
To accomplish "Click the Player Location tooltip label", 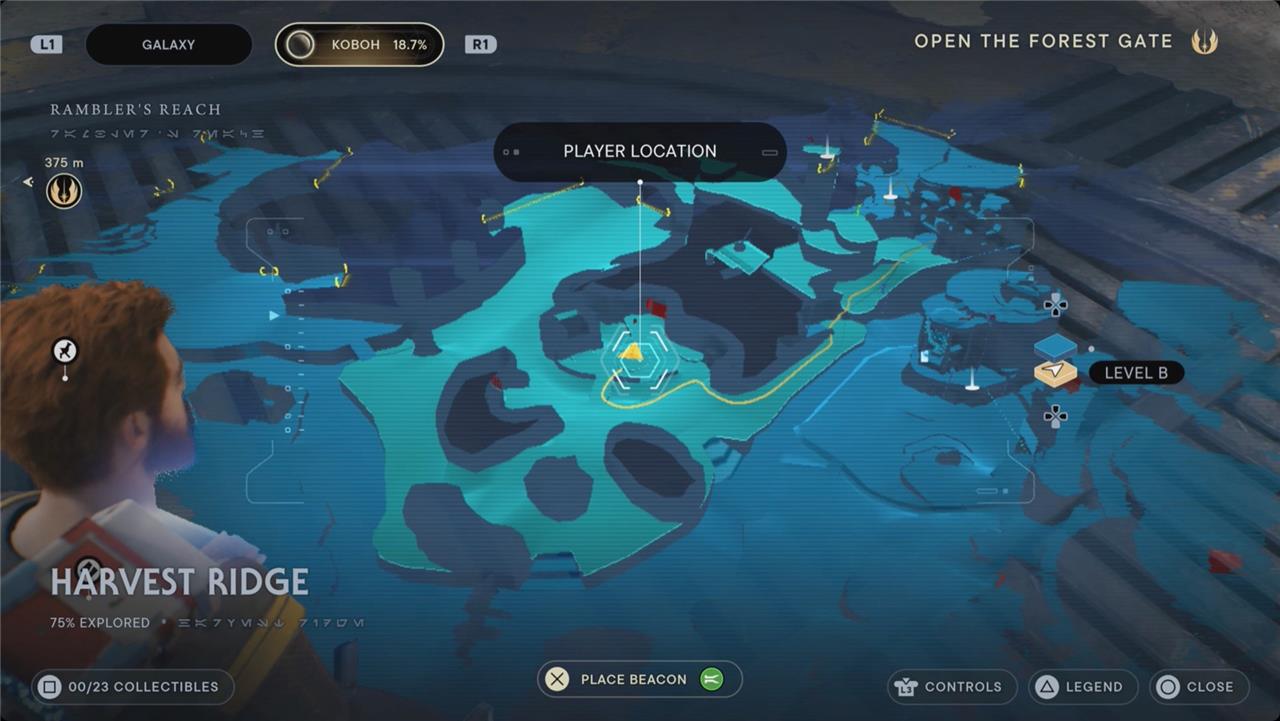I will (640, 152).
